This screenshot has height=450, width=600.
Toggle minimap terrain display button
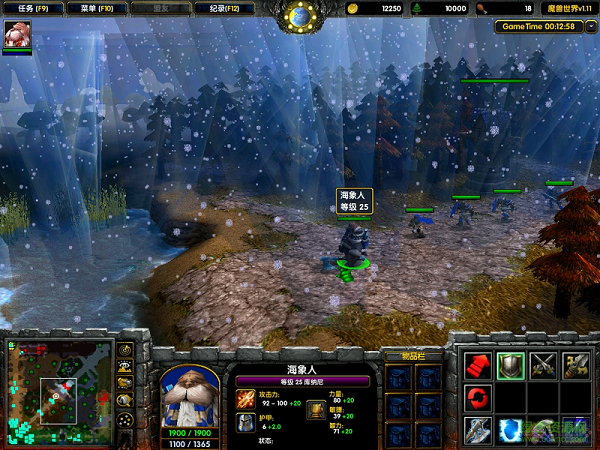pos(126,367)
